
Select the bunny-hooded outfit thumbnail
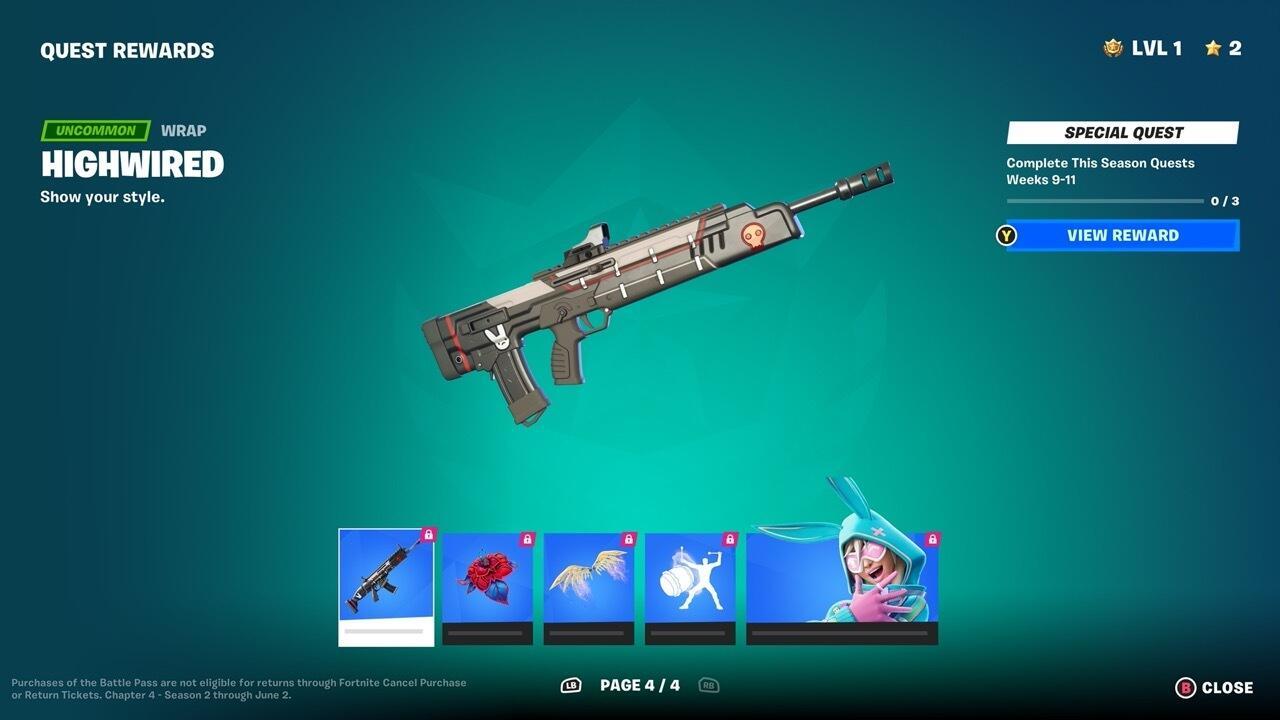tap(841, 580)
